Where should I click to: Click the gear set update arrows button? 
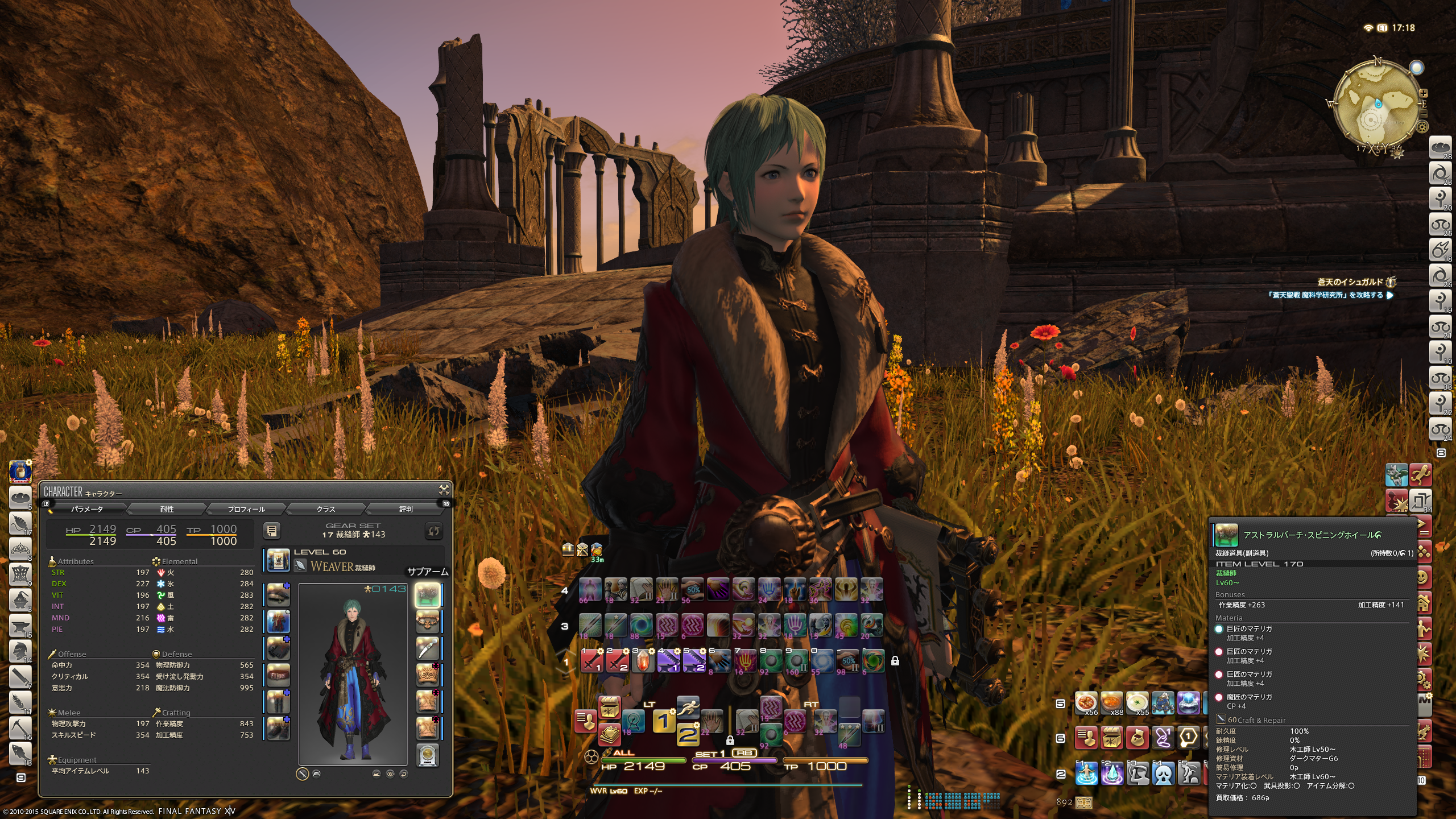pos(433,531)
